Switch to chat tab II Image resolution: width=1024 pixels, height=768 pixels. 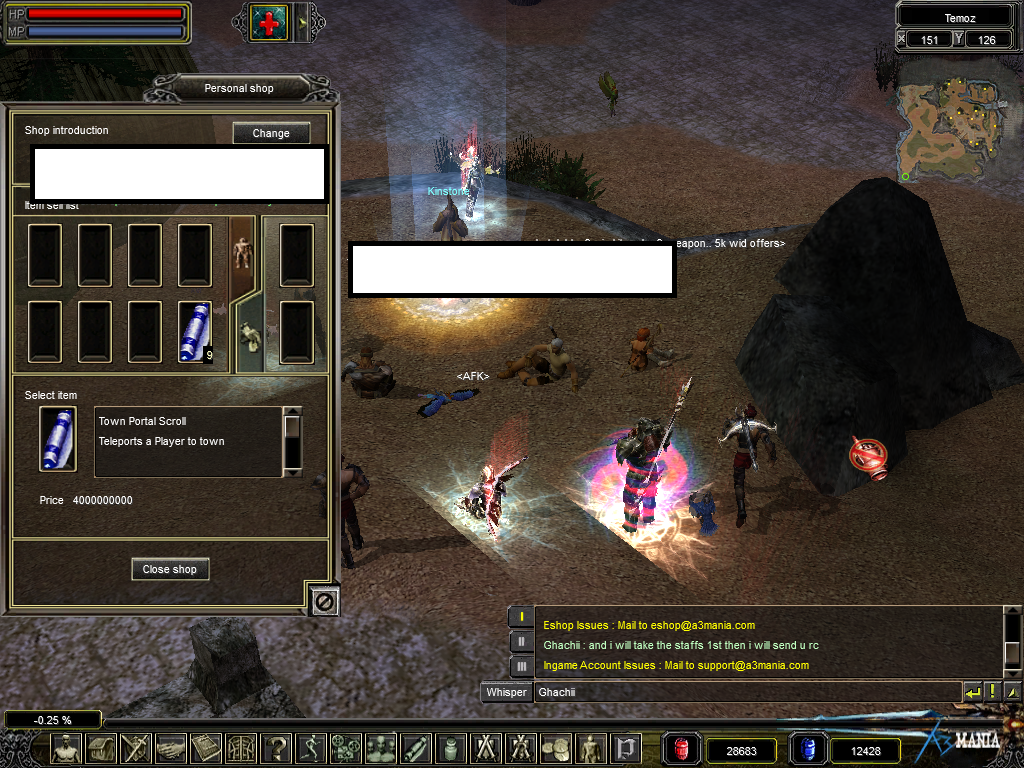tap(521, 642)
